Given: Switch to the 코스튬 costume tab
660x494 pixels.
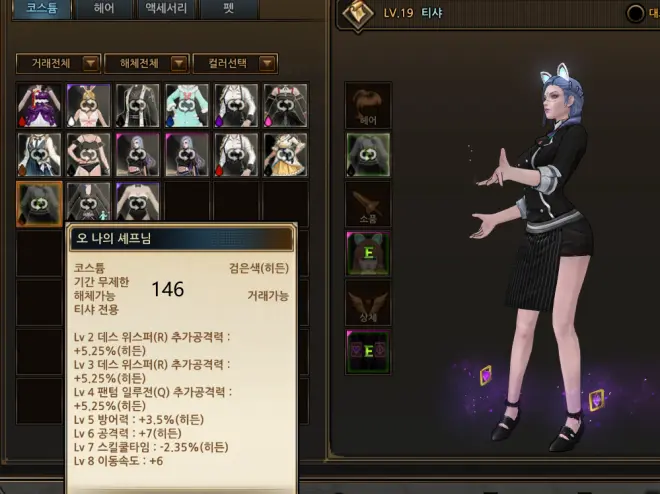Looking at the screenshot, I should click(42, 9).
